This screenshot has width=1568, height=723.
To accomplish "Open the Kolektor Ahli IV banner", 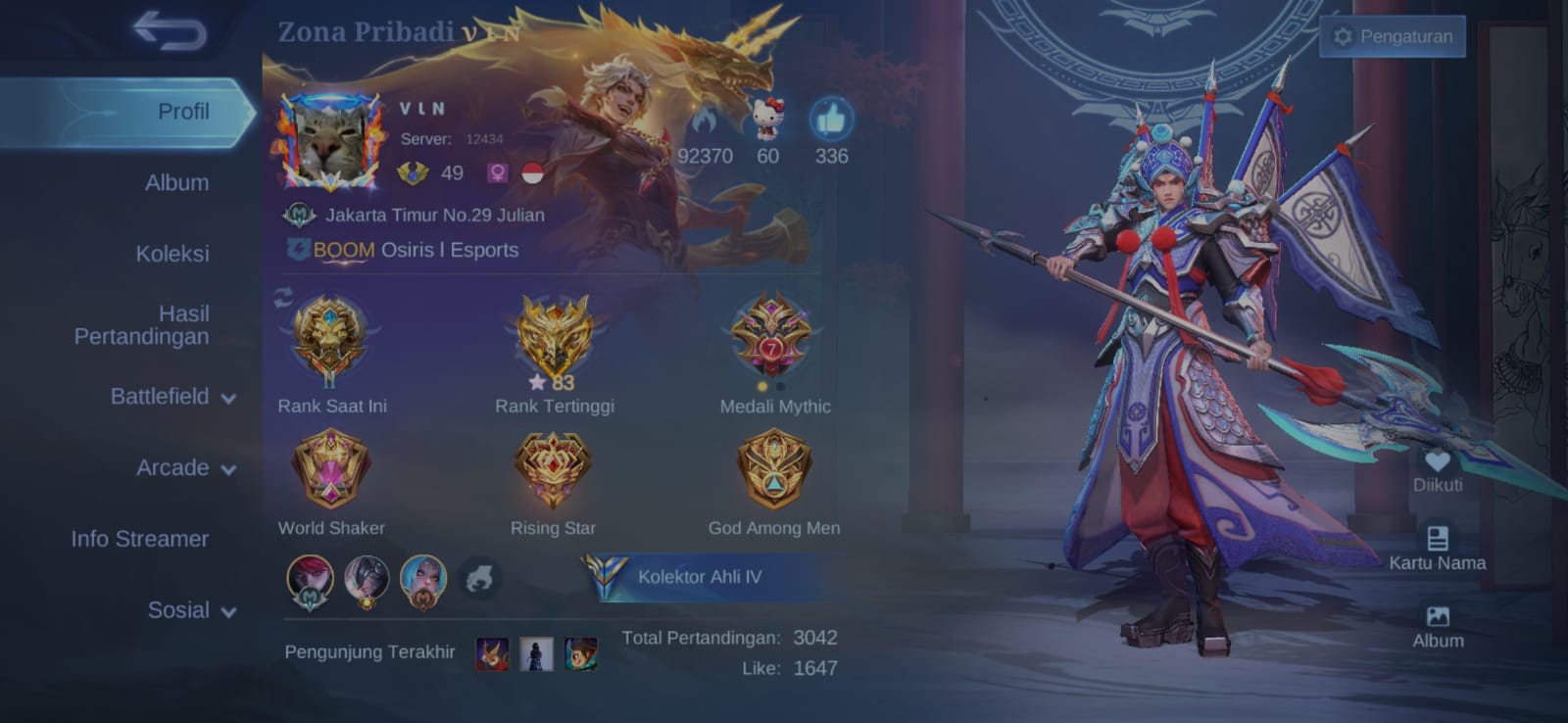I will pyautogui.click(x=699, y=577).
